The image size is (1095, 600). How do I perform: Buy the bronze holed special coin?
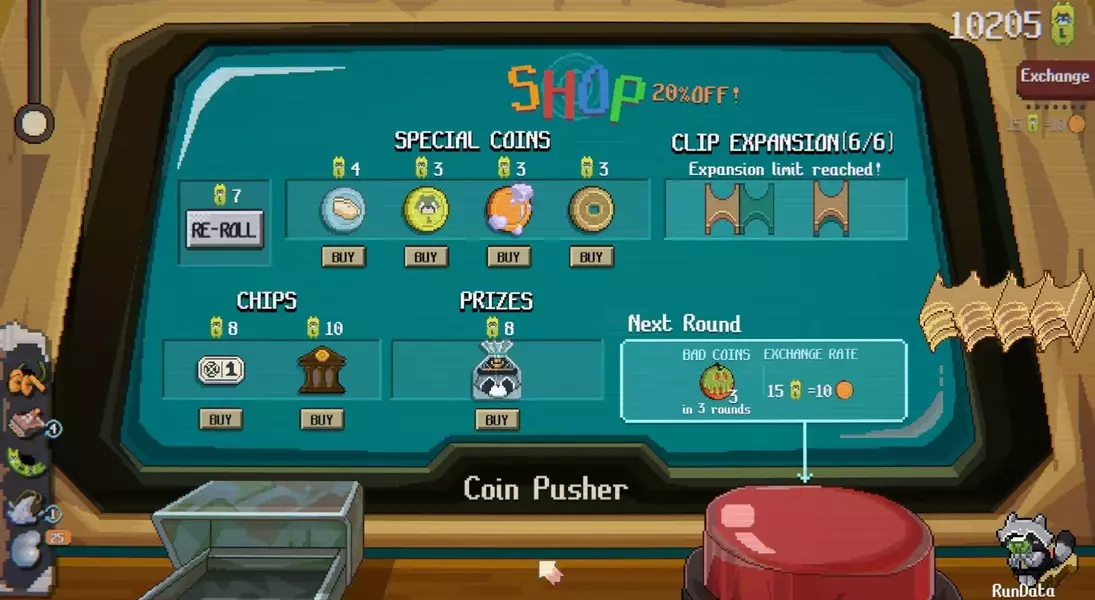click(591, 257)
